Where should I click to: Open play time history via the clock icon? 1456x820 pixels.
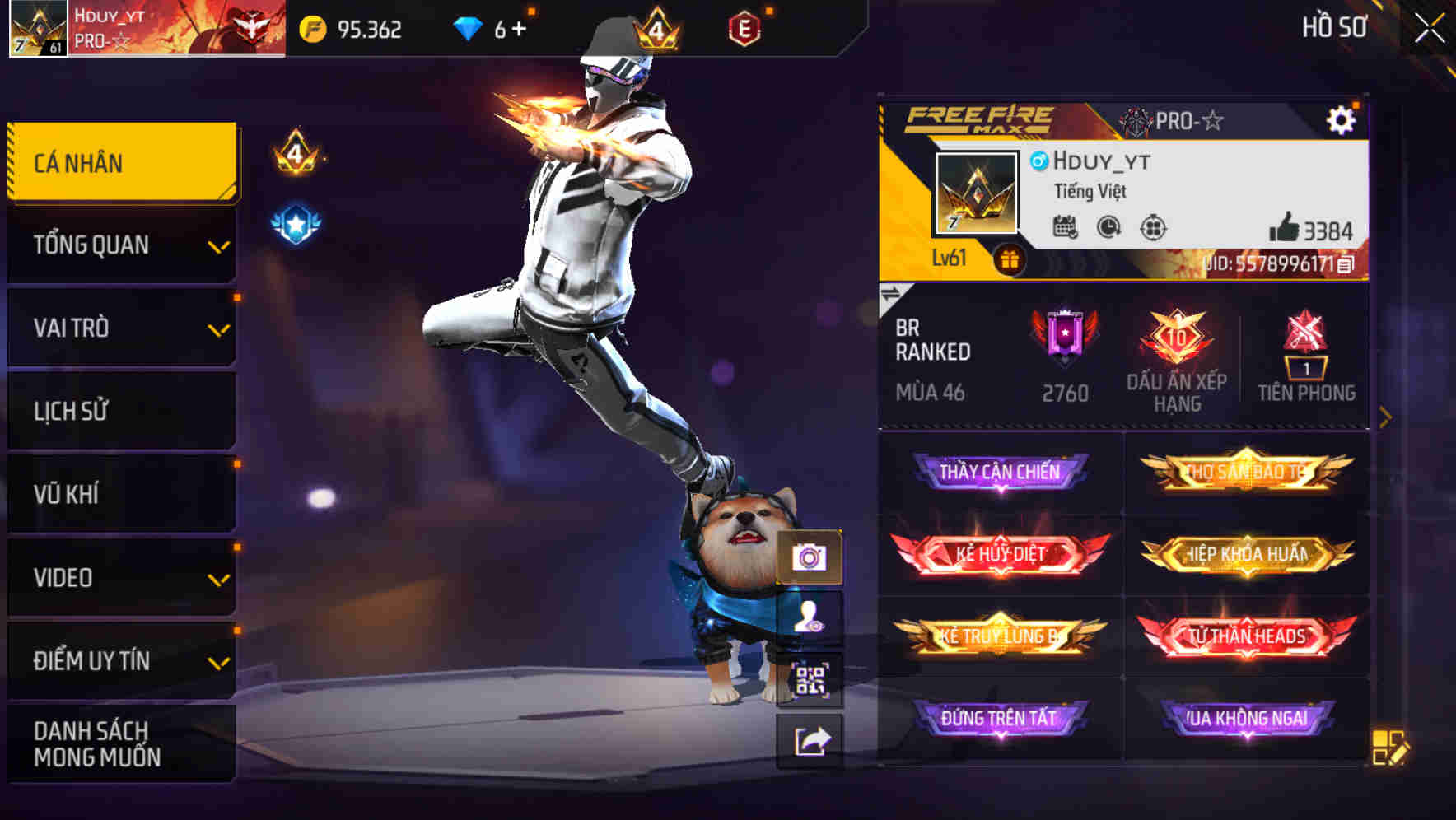[x=1106, y=230]
